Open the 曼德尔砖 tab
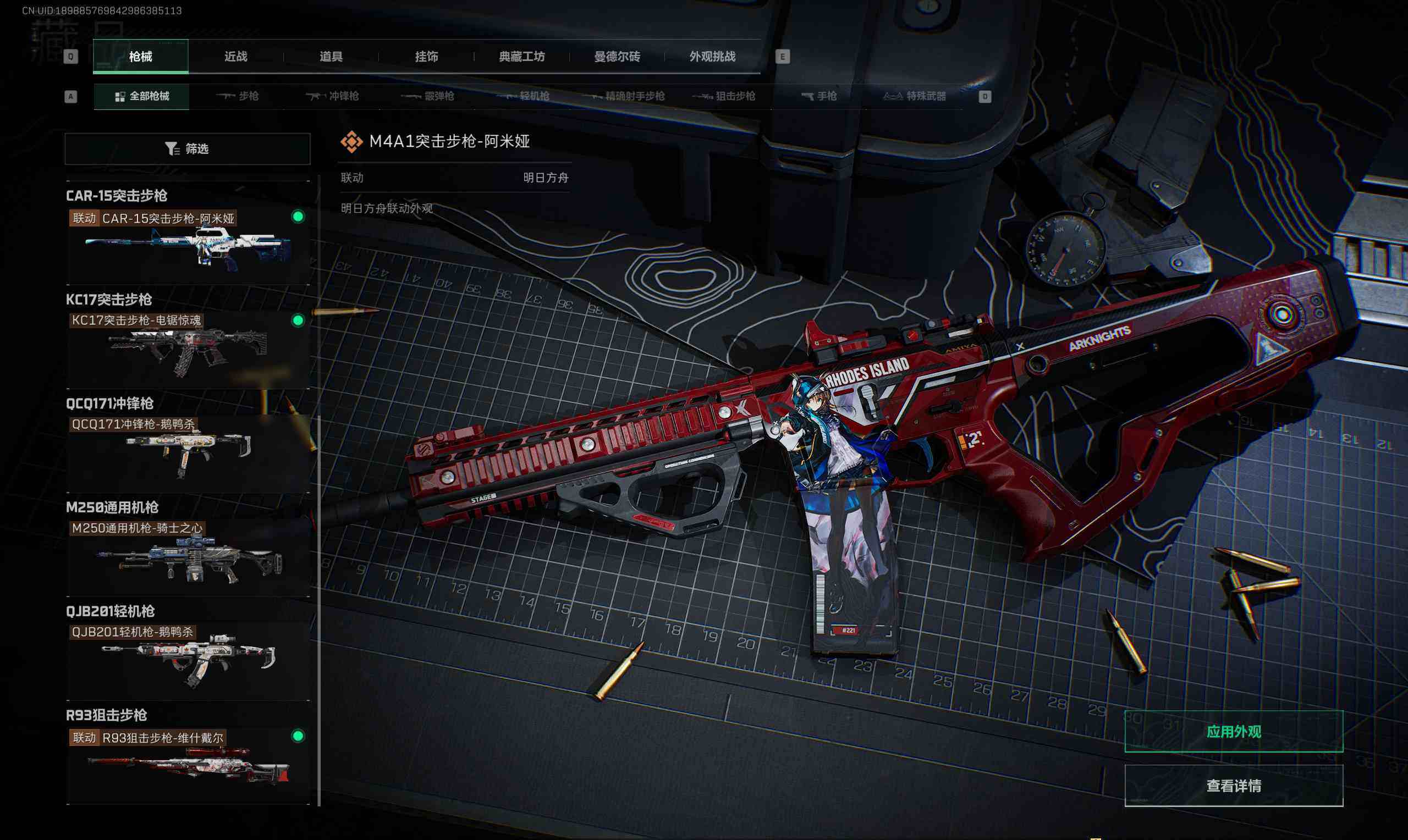 coord(617,57)
